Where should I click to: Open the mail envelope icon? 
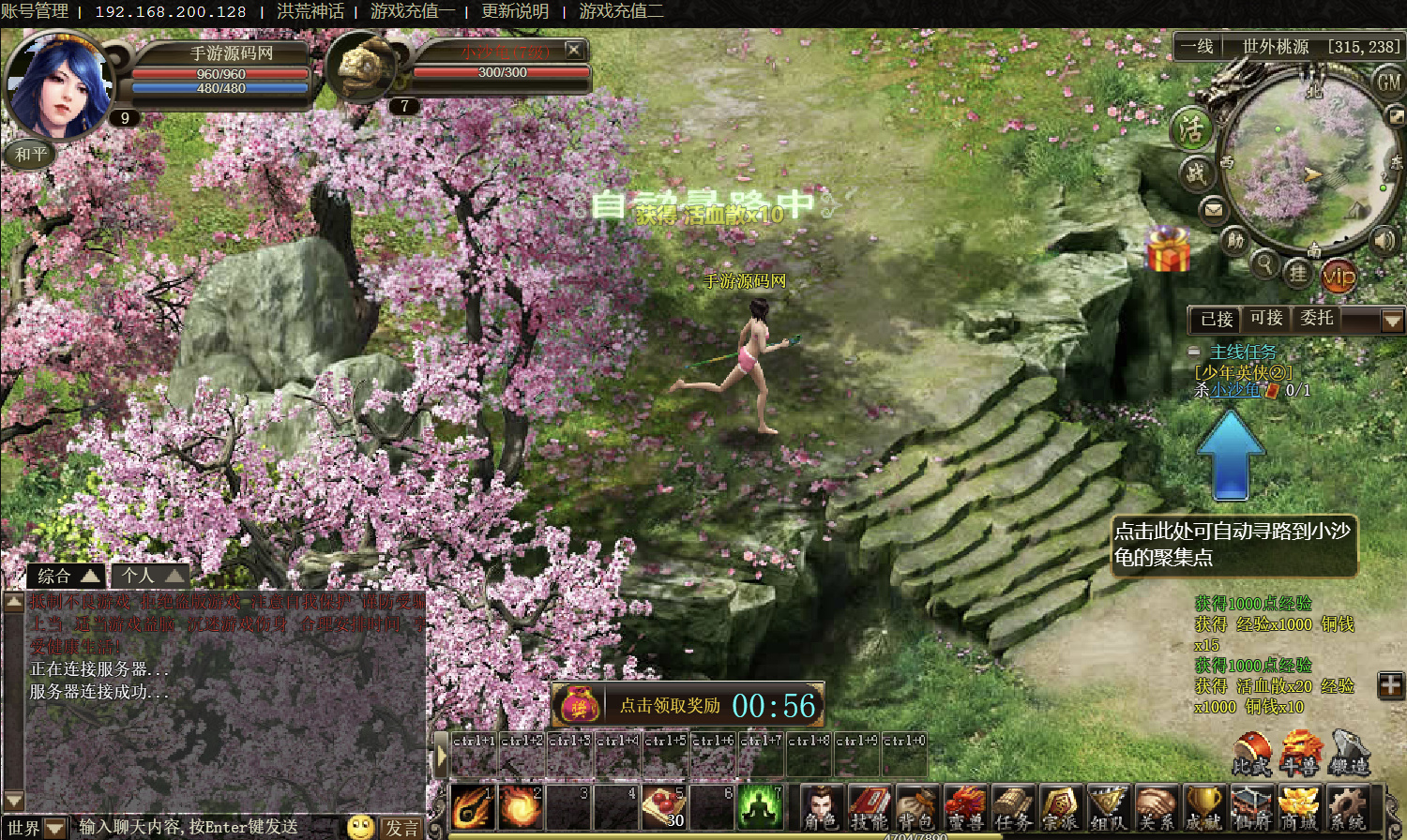coord(1214,209)
